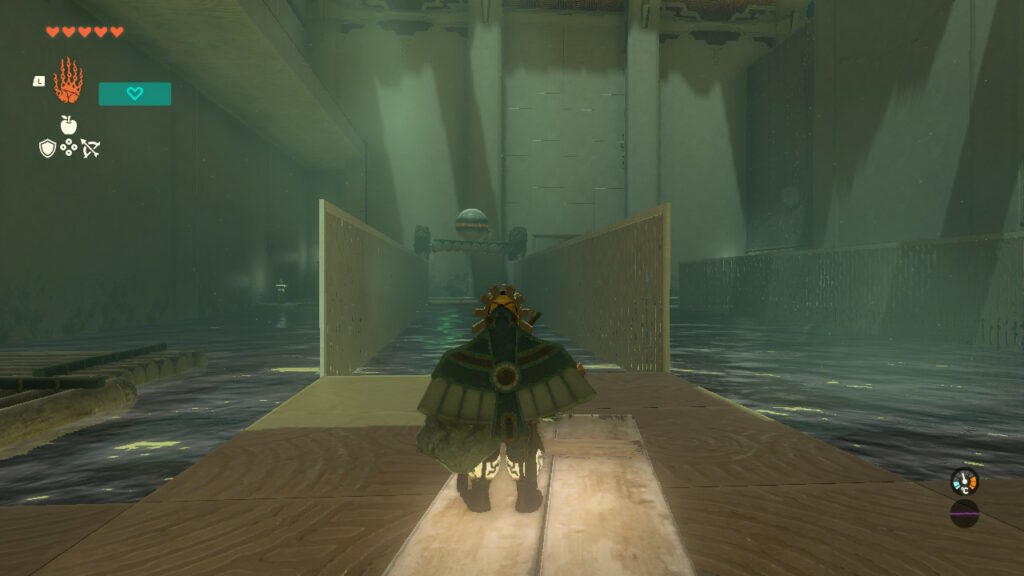
Task: Click the four-dot directional pad icon
Action: (x=69, y=148)
